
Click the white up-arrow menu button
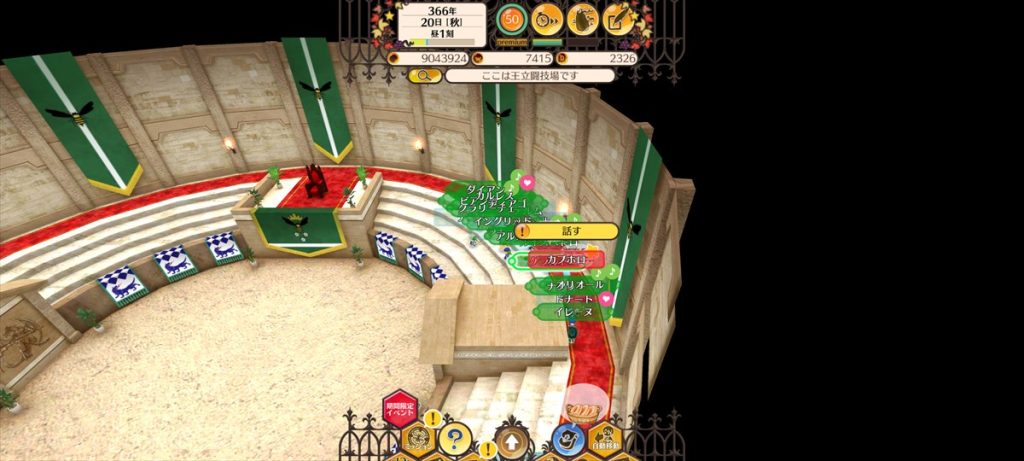pos(512,440)
